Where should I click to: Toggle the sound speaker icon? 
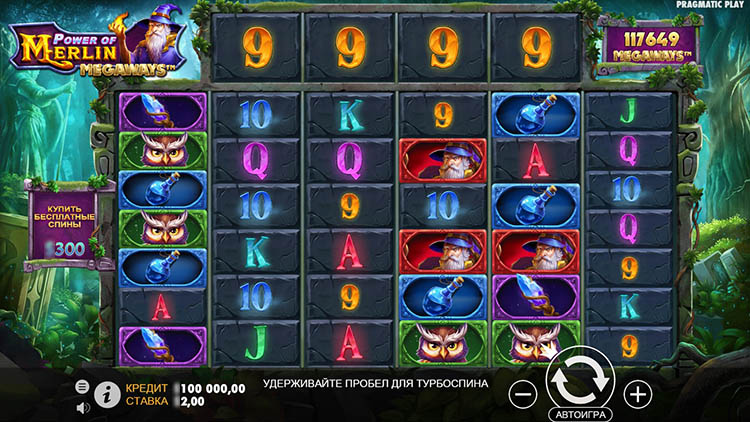(x=83, y=407)
